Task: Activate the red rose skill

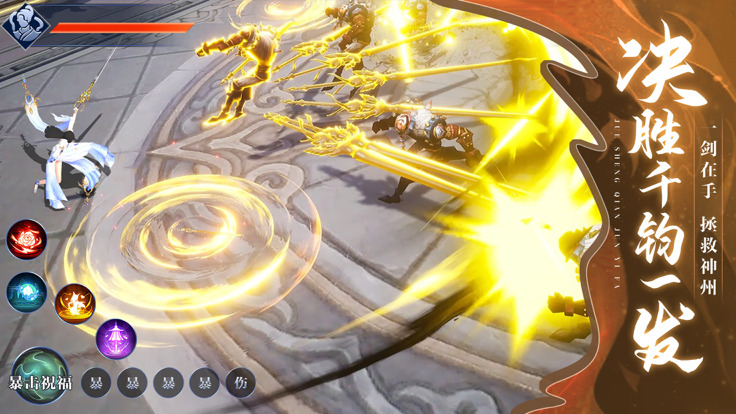Action: coord(27,238)
